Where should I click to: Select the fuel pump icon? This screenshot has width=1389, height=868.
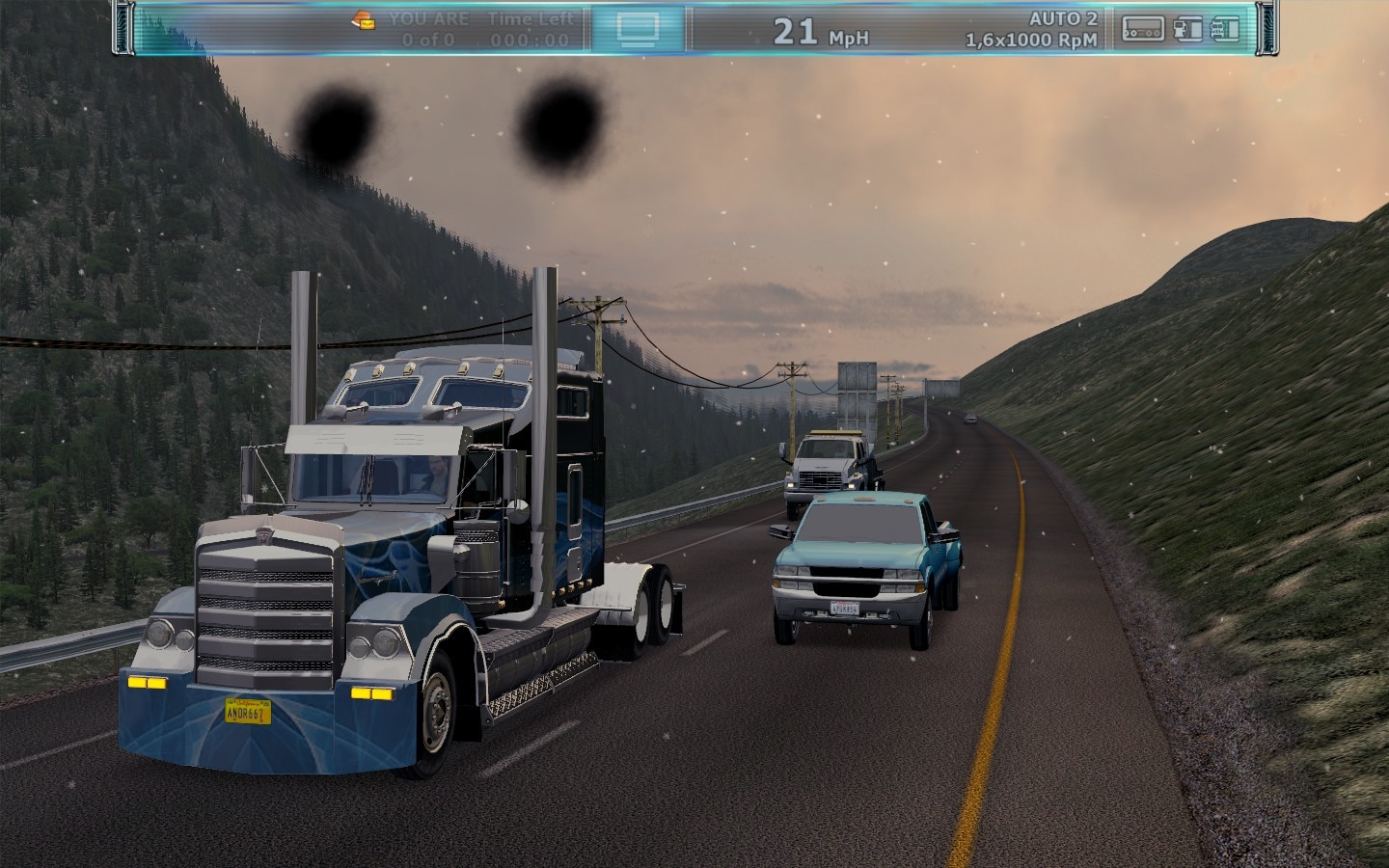coord(1188,29)
